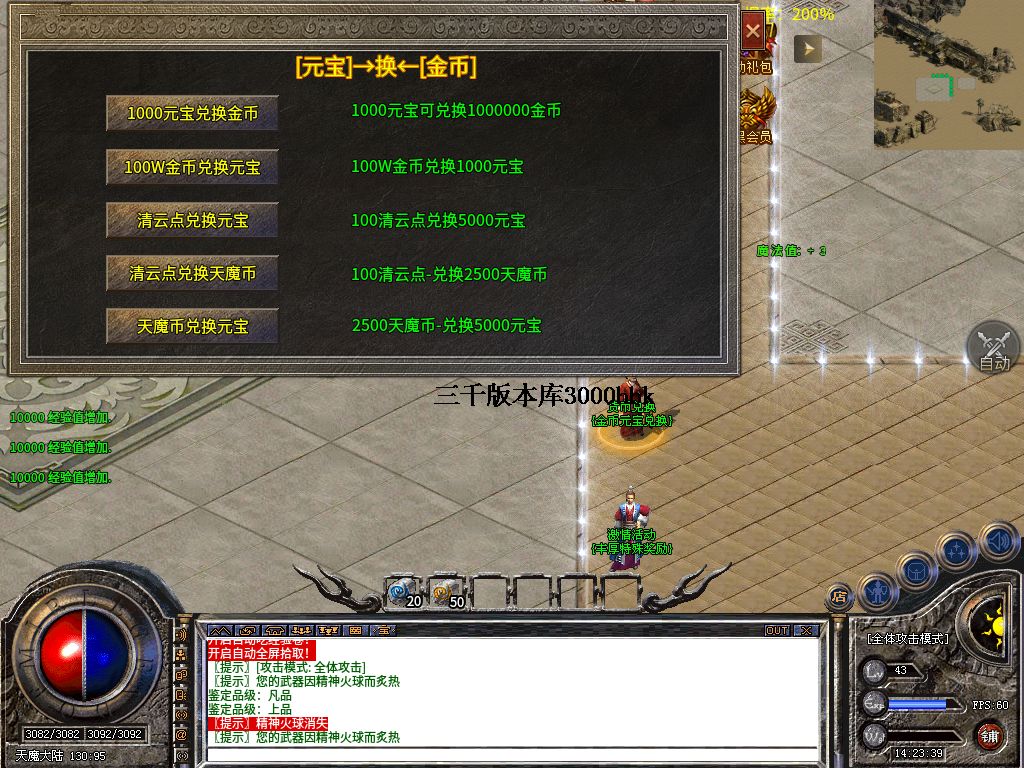
Task: Toggle the speaker sound button
Action: click(997, 543)
